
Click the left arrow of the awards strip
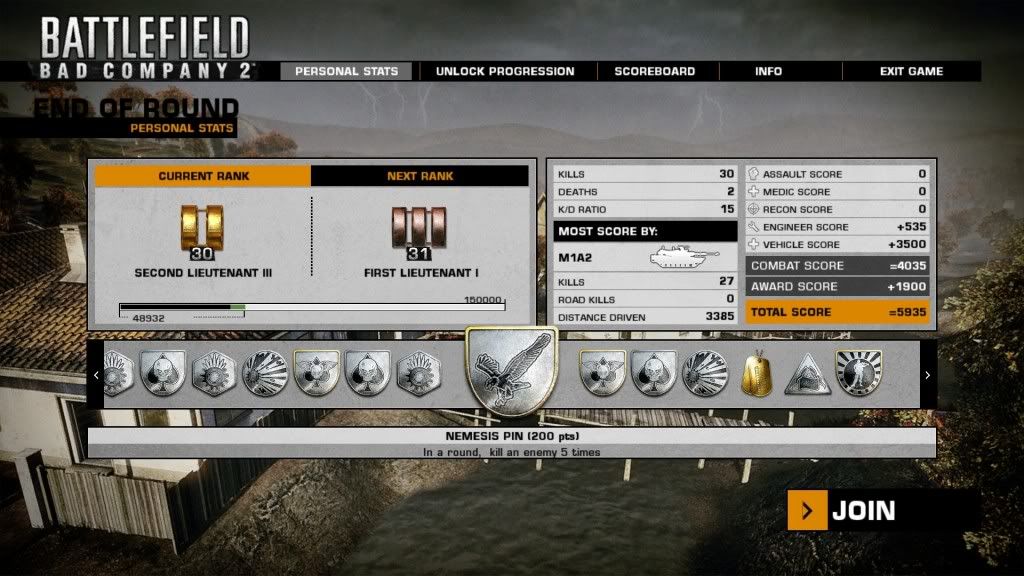point(96,375)
